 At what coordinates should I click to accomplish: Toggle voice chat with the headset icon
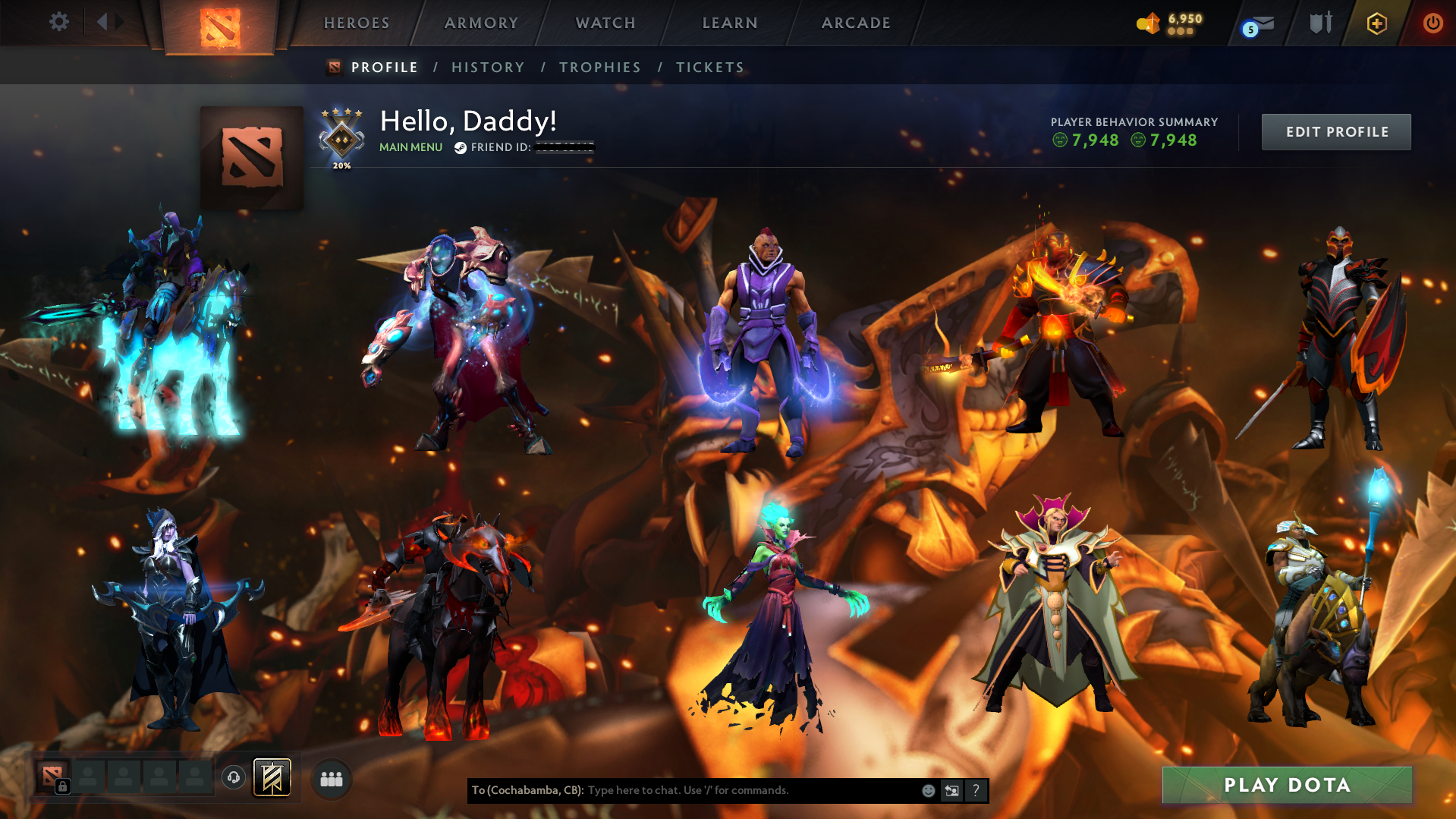tap(233, 777)
